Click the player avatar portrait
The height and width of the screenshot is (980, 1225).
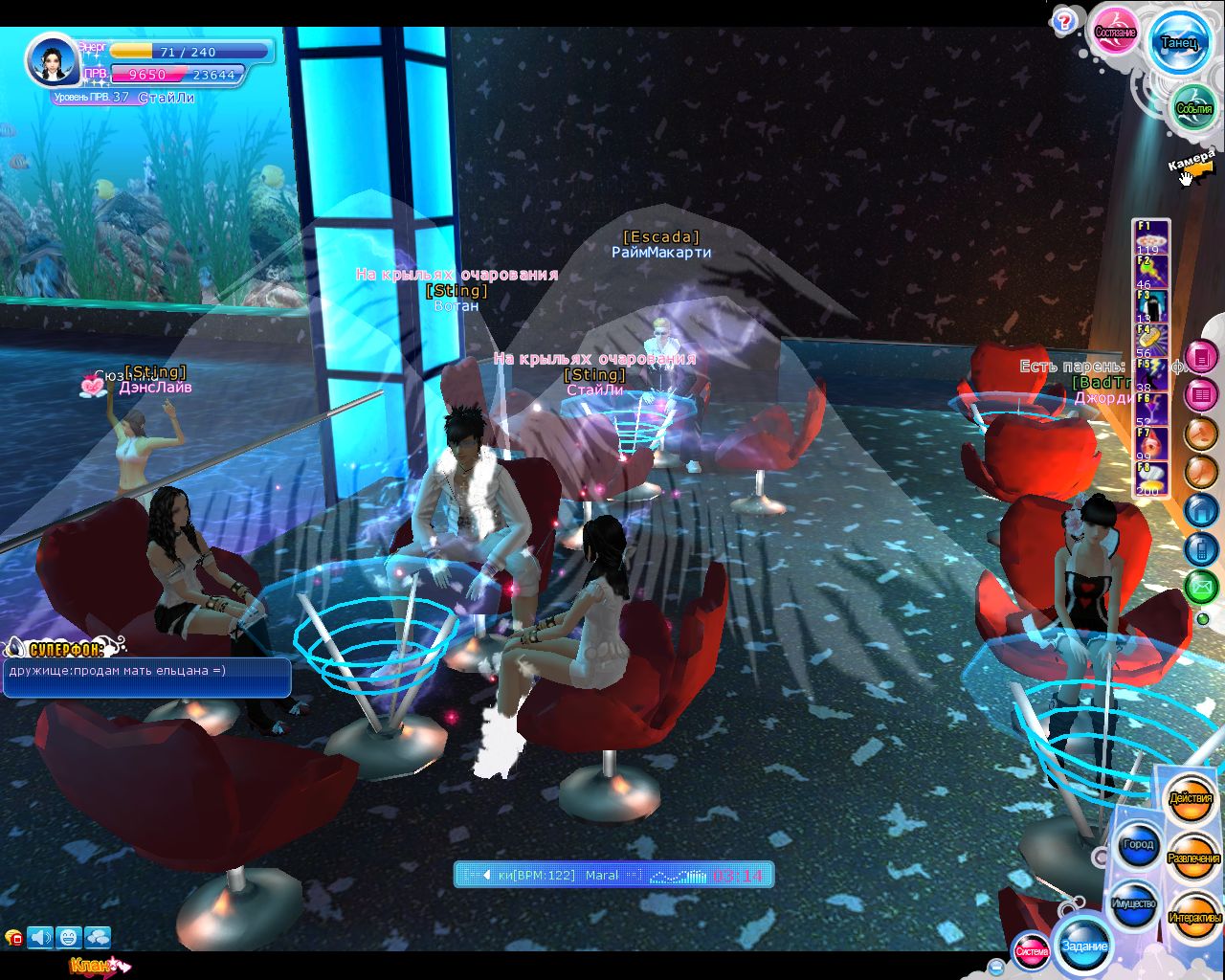tap(50, 60)
